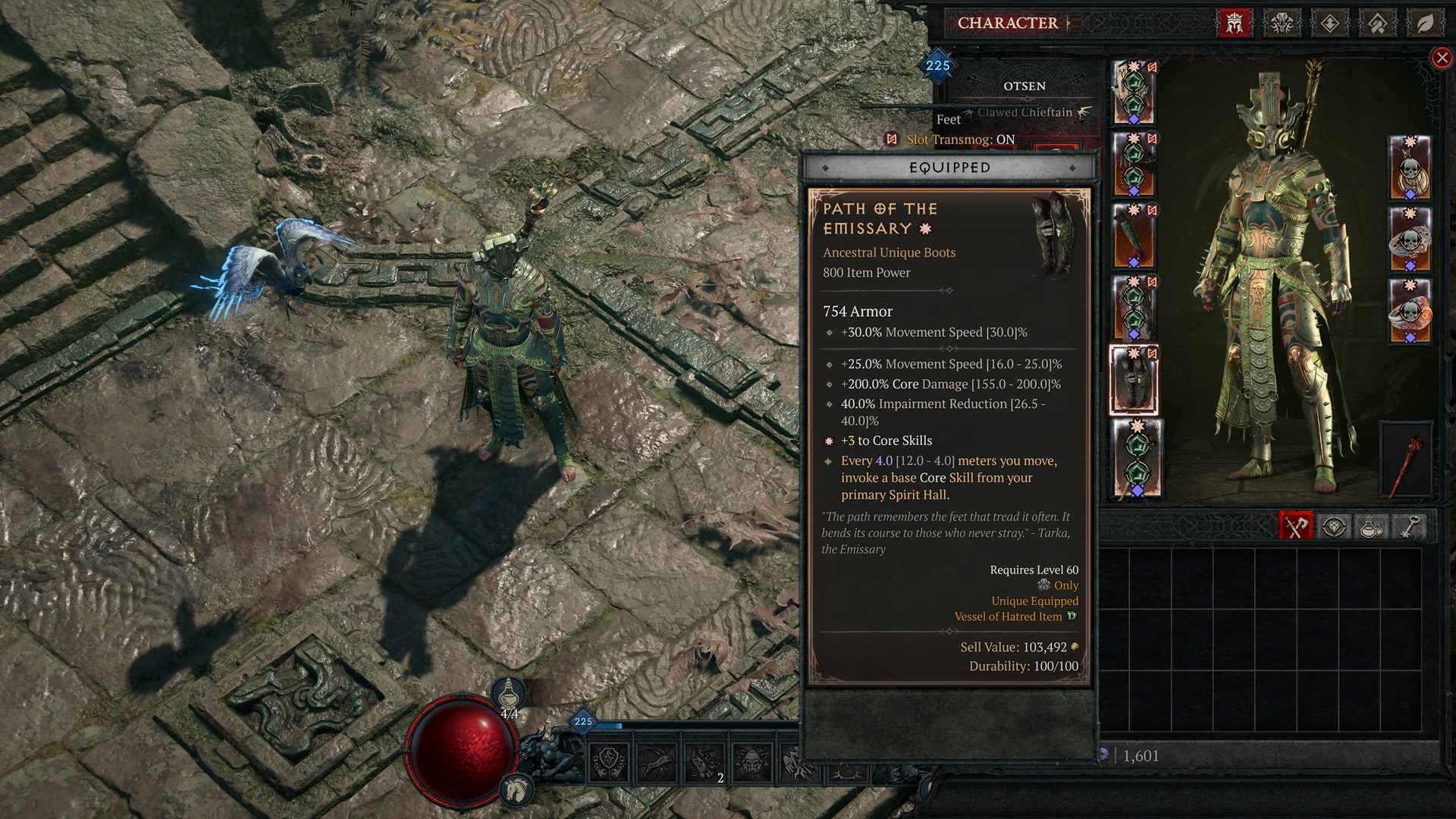Viewport: 1456px width, 819px height.
Task: Select the equipped amulet slot
Action: pyautogui.click(x=1409, y=168)
